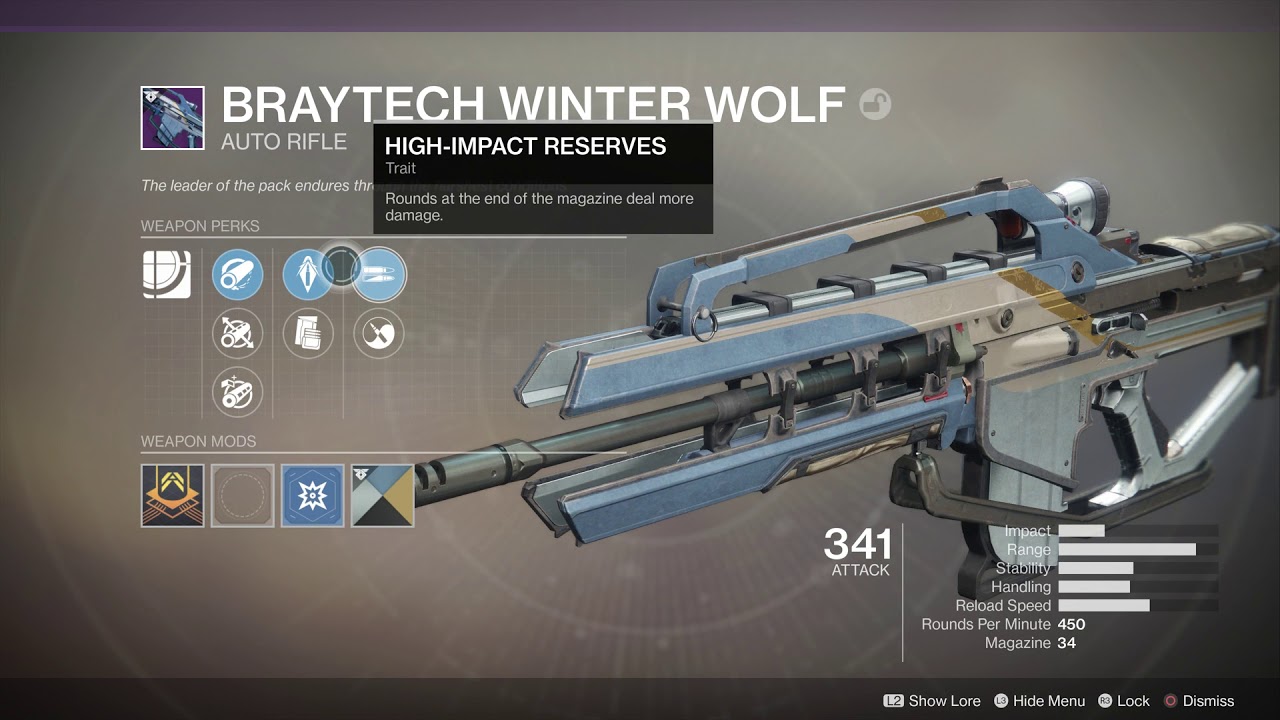
Task: Select the crossed-barrel perk in the second column
Action: coord(237,333)
